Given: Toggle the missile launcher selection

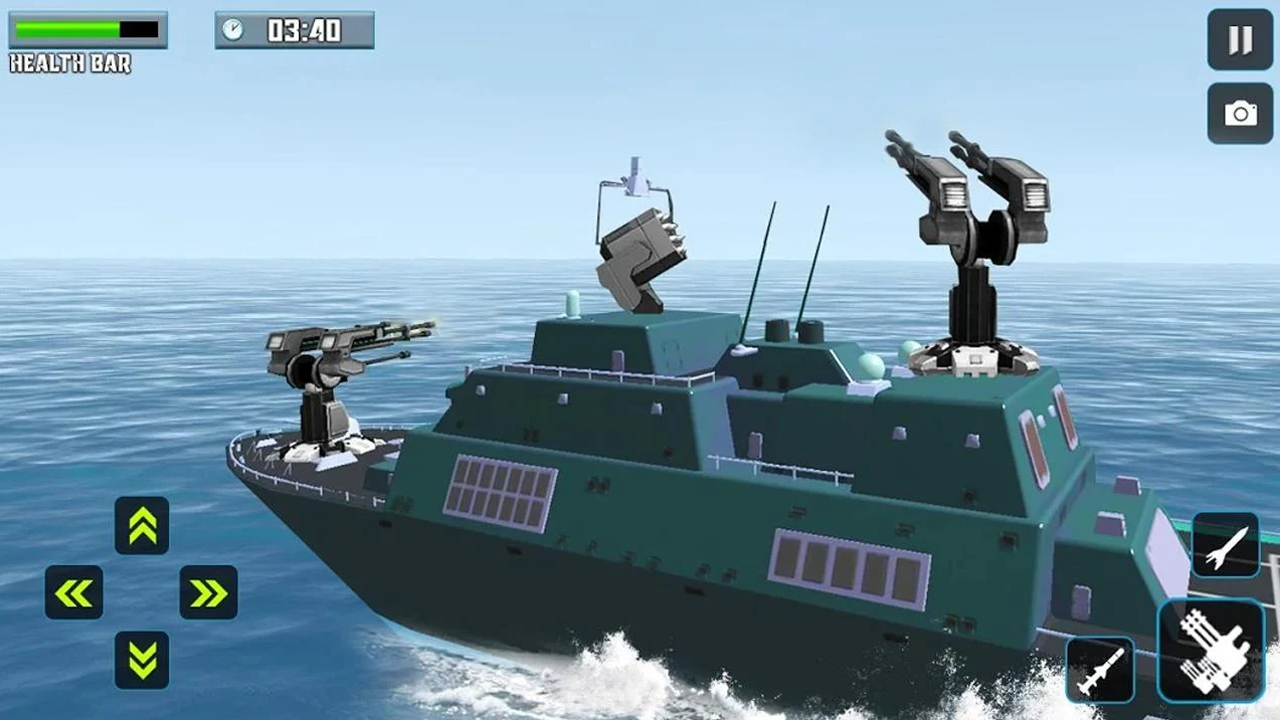Looking at the screenshot, I should click(1100, 668).
